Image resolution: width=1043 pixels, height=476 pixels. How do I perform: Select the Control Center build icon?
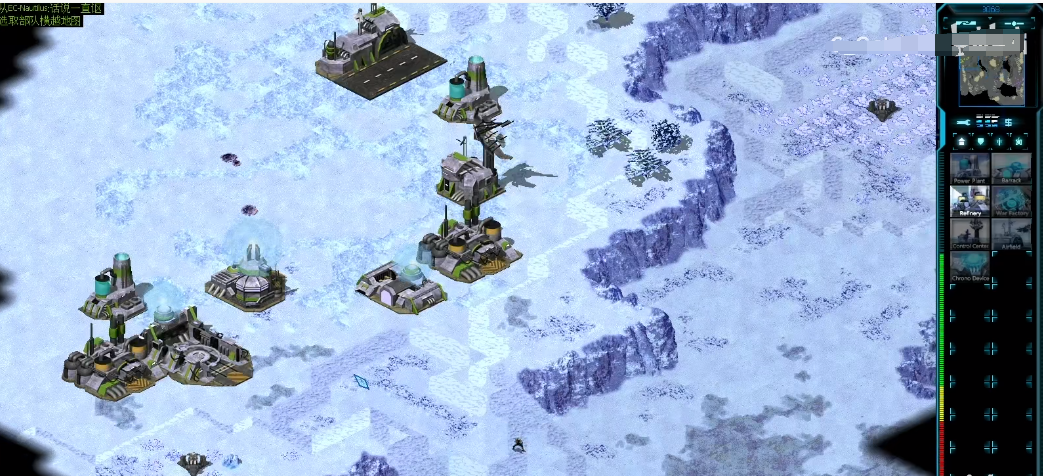coord(969,234)
